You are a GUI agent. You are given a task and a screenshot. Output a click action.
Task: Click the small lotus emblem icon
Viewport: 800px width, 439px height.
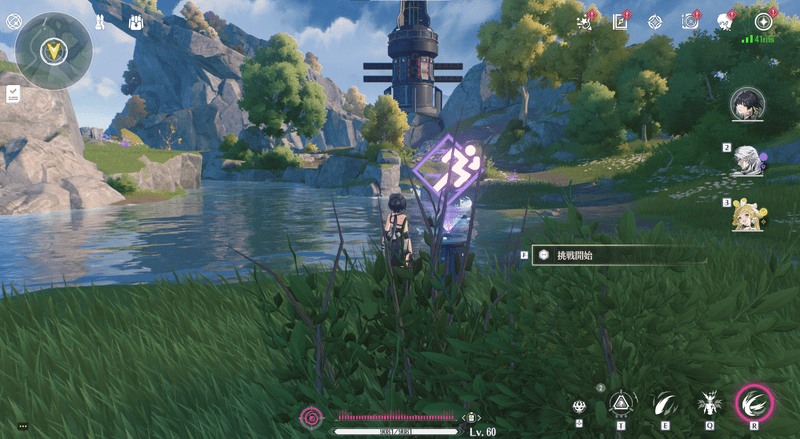pos(579,406)
